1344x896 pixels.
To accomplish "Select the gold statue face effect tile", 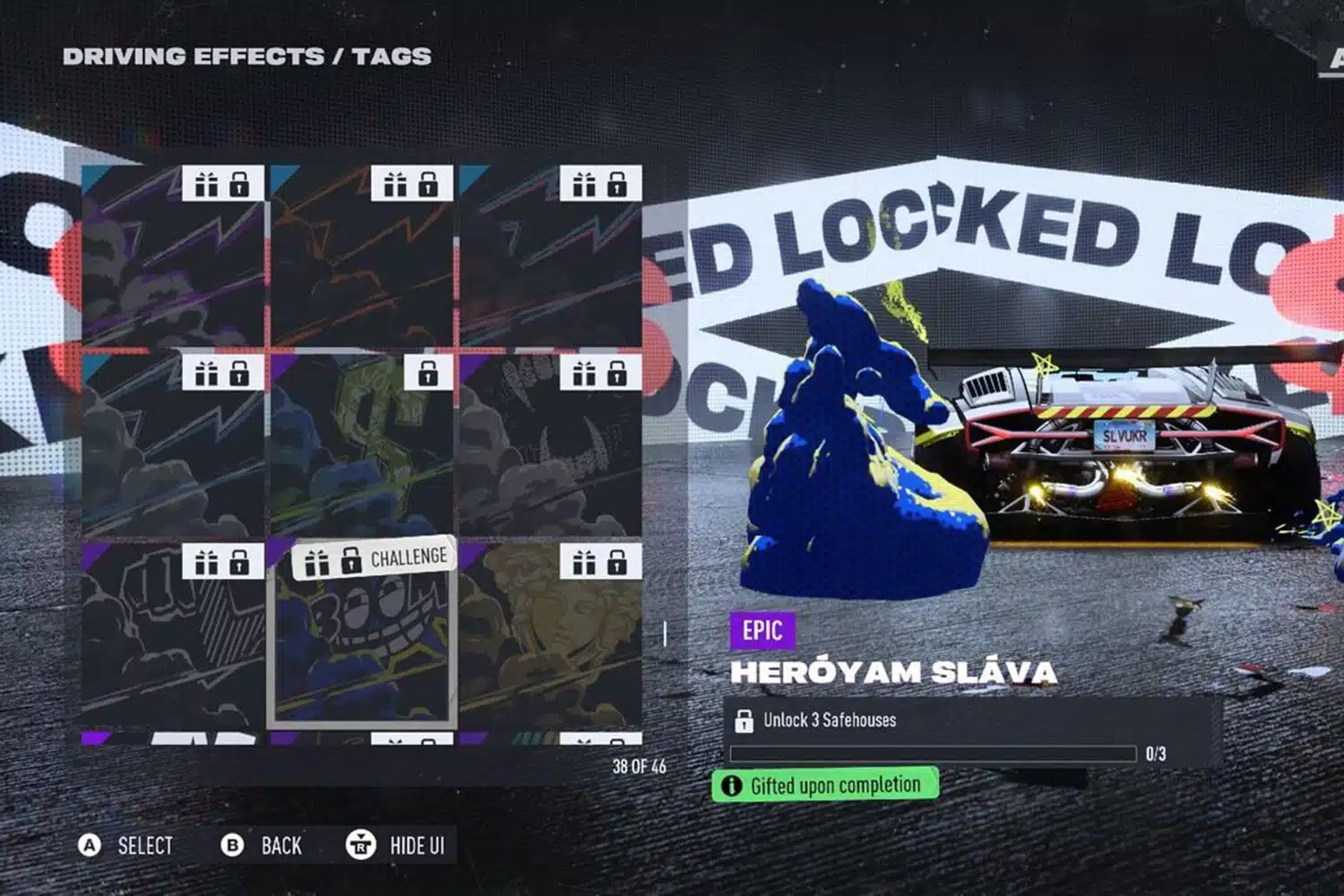I will pos(551,634).
